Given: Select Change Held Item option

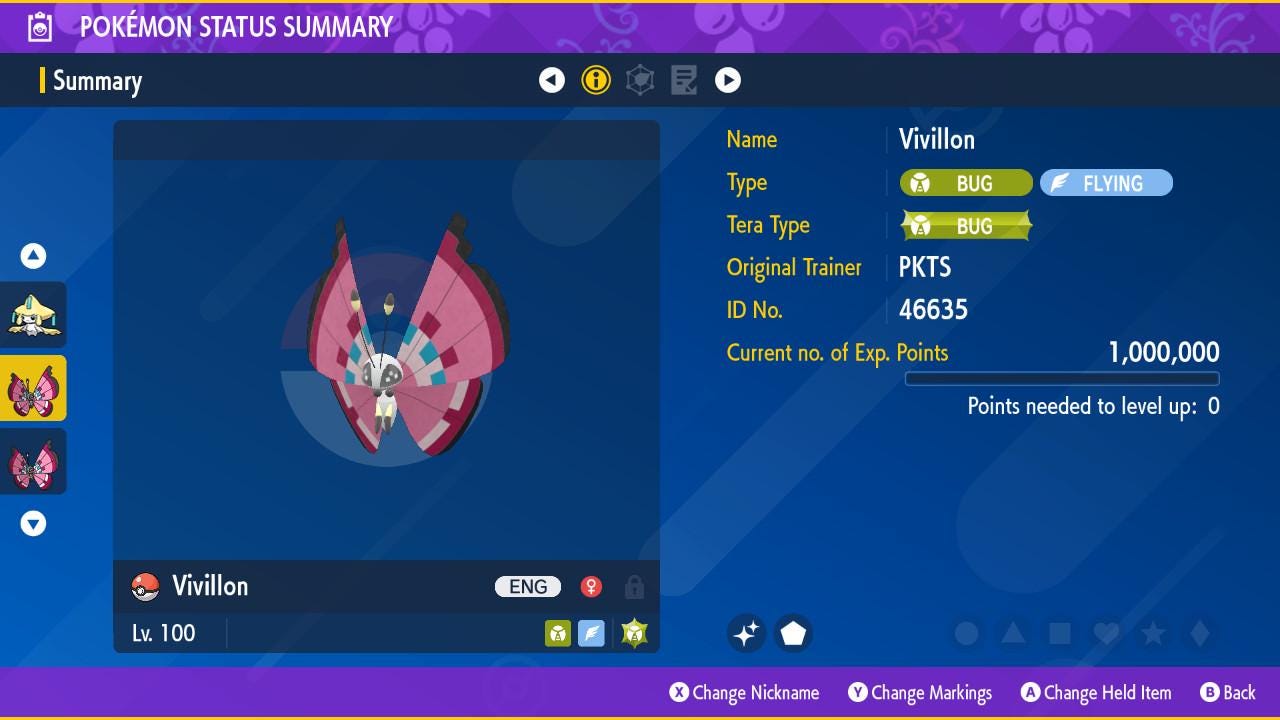Looking at the screenshot, I should coord(1095,693).
